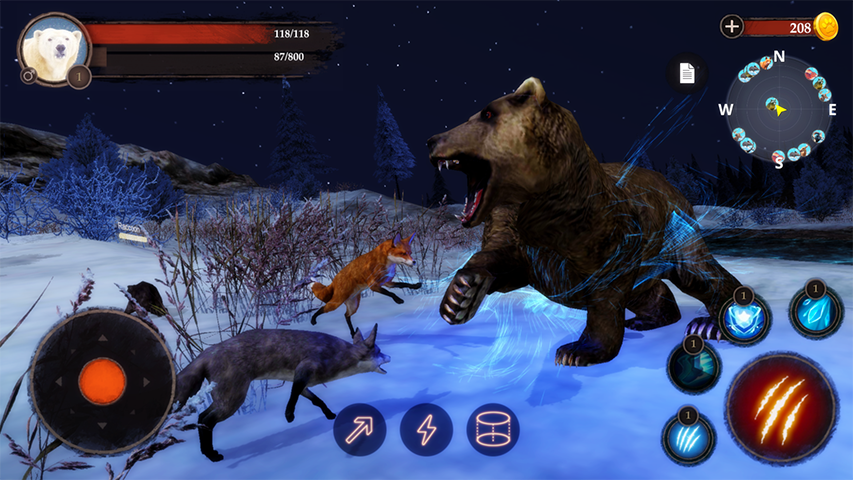Viewport: 853px width, 480px height.
Task: Activate the blue shield defense skill
Action: [x=745, y=319]
